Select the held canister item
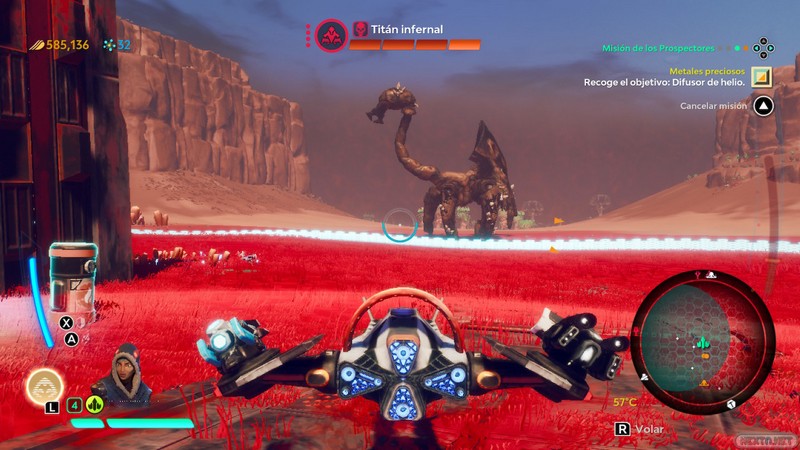This screenshot has height=450, width=800. click(73, 278)
